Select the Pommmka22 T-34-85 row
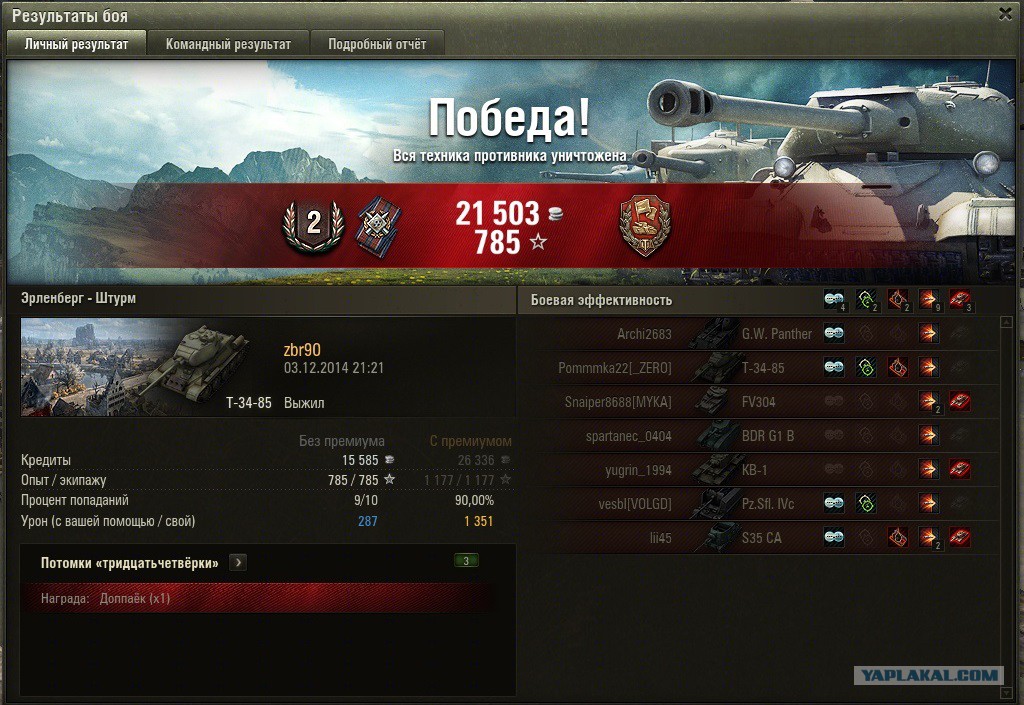Image resolution: width=1024 pixels, height=705 pixels. coord(760,368)
